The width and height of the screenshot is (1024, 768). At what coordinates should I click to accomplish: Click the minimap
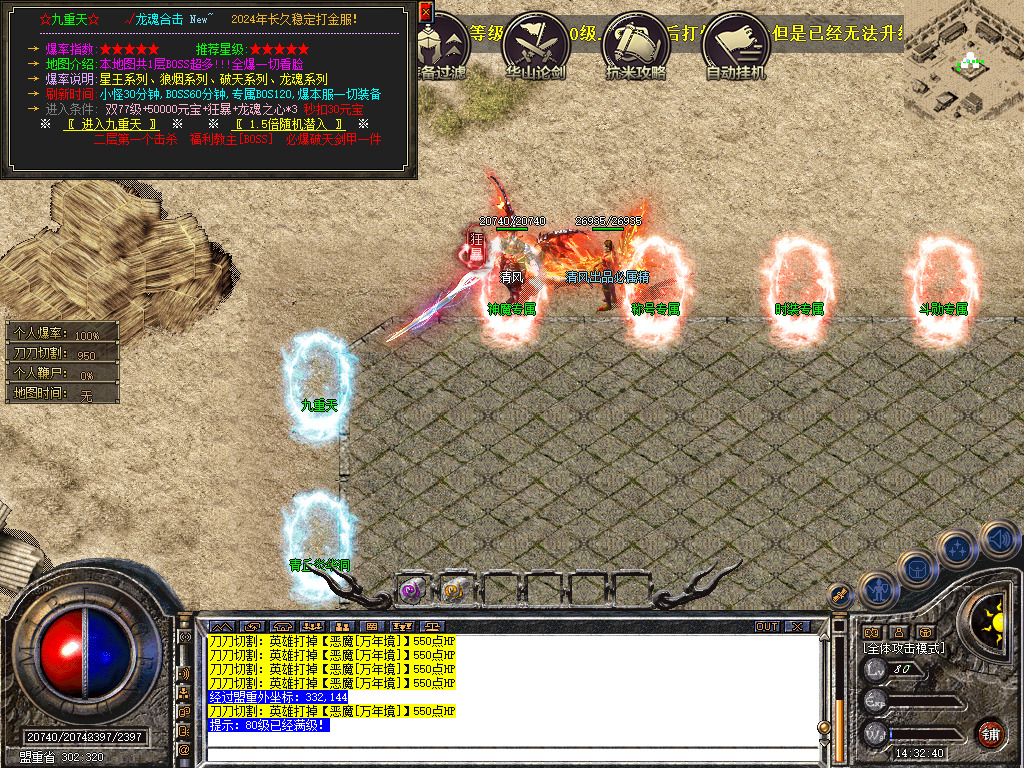(963, 60)
